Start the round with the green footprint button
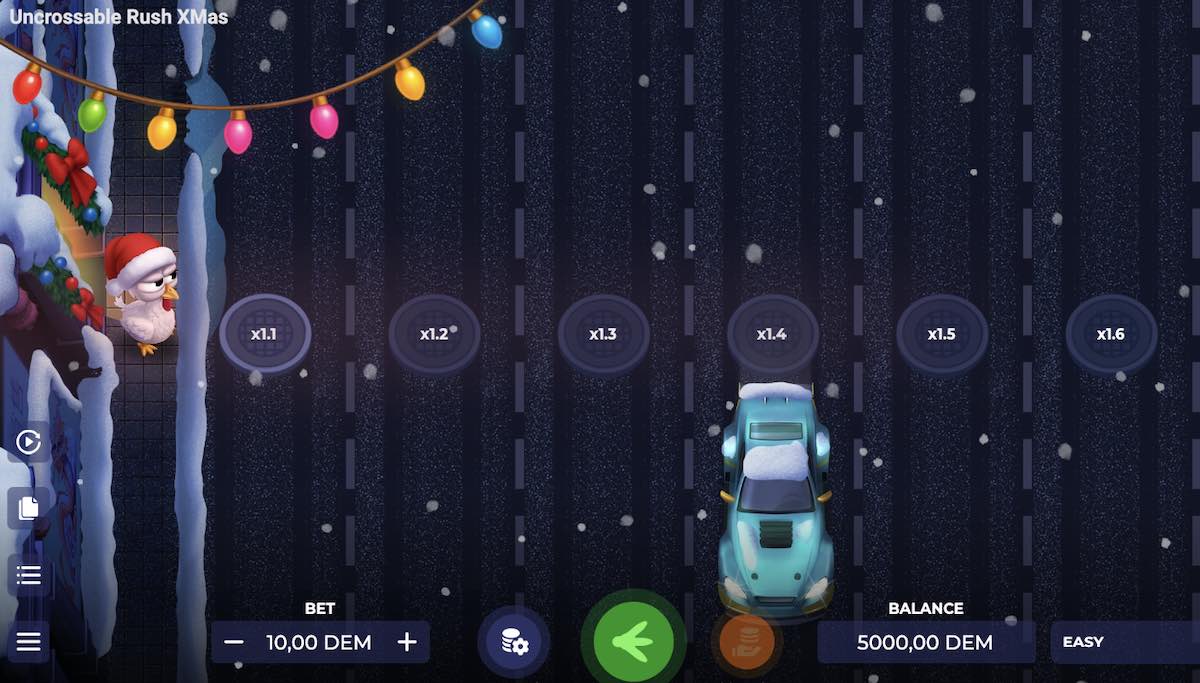Image resolution: width=1200 pixels, height=683 pixels. [x=633, y=641]
